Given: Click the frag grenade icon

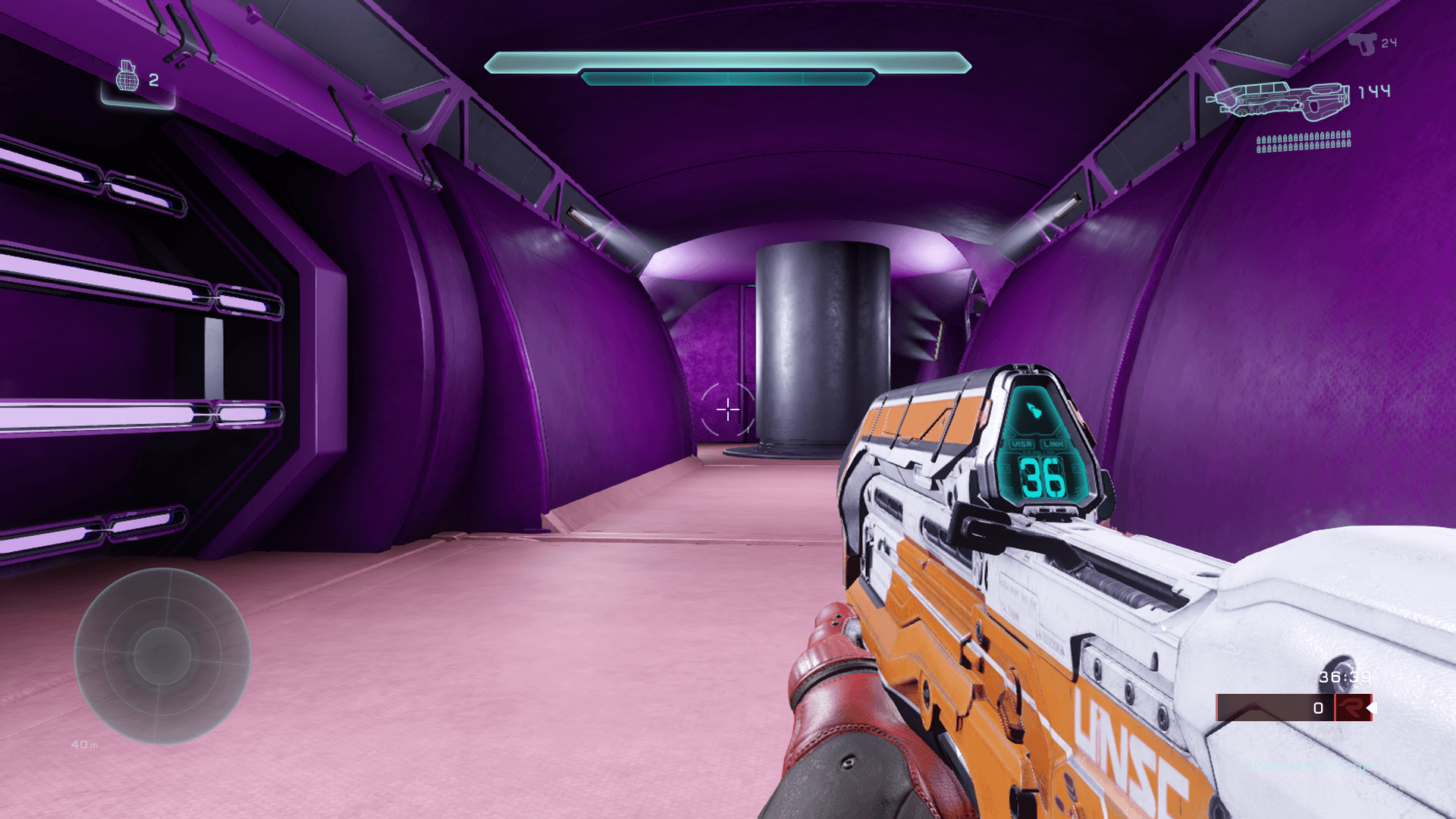Looking at the screenshot, I should click(x=127, y=77).
